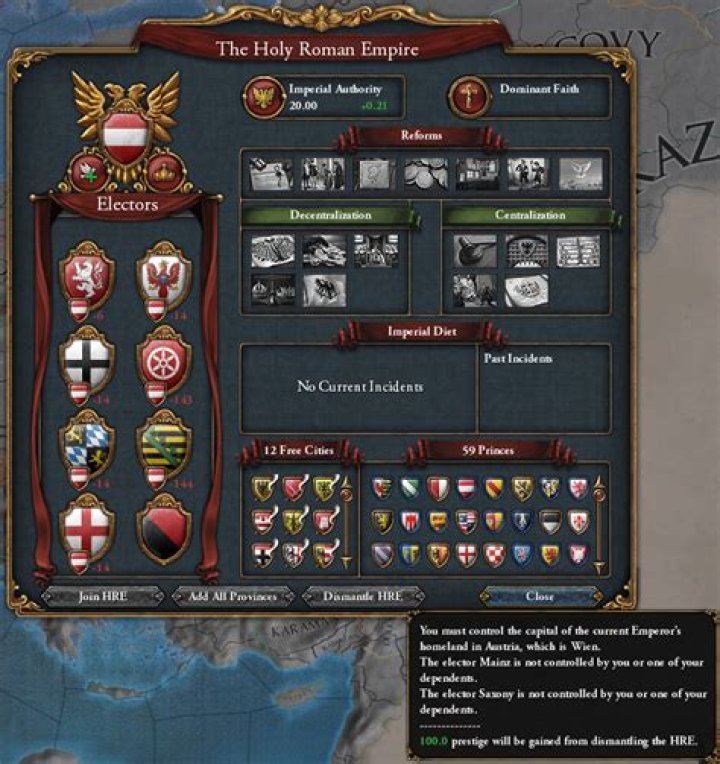720x764 pixels.
Task: Click the Free Cities list down arrow
Action: click(347, 563)
